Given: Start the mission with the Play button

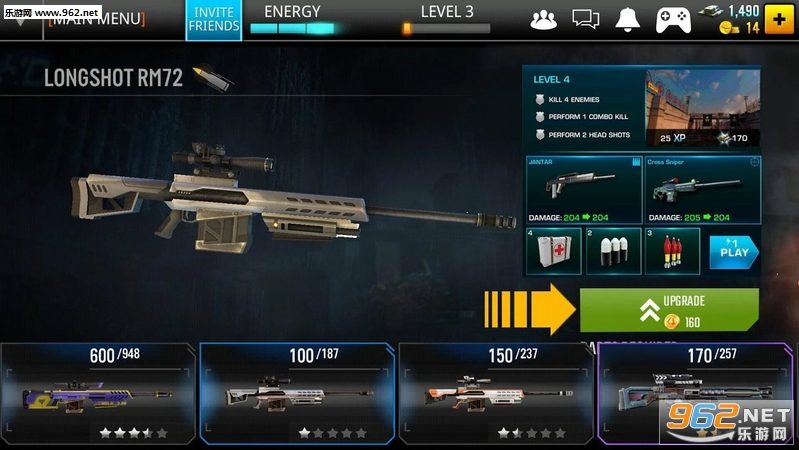Looking at the screenshot, I should [733, 252].
